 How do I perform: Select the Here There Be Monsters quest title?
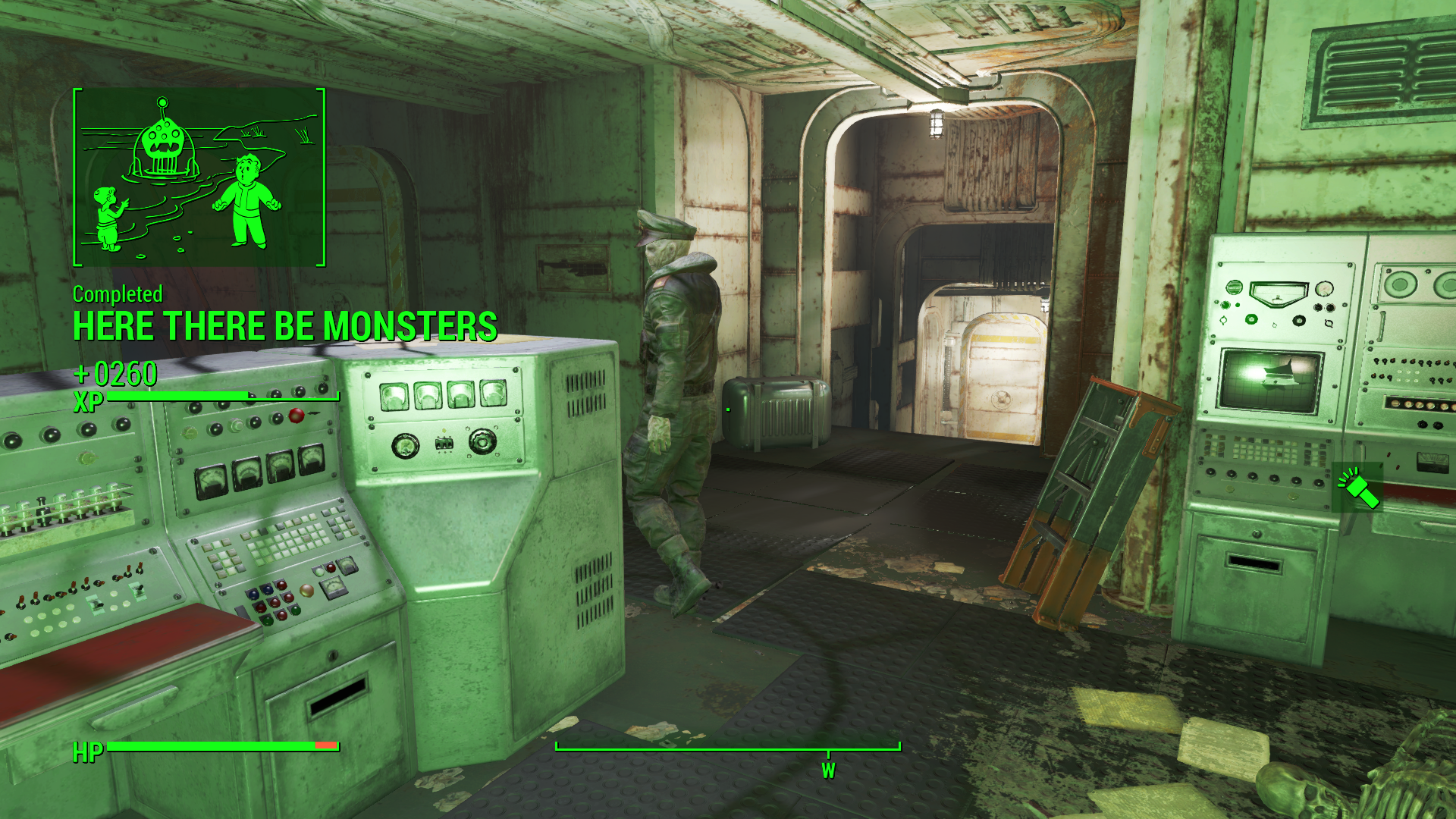point(285,327)
